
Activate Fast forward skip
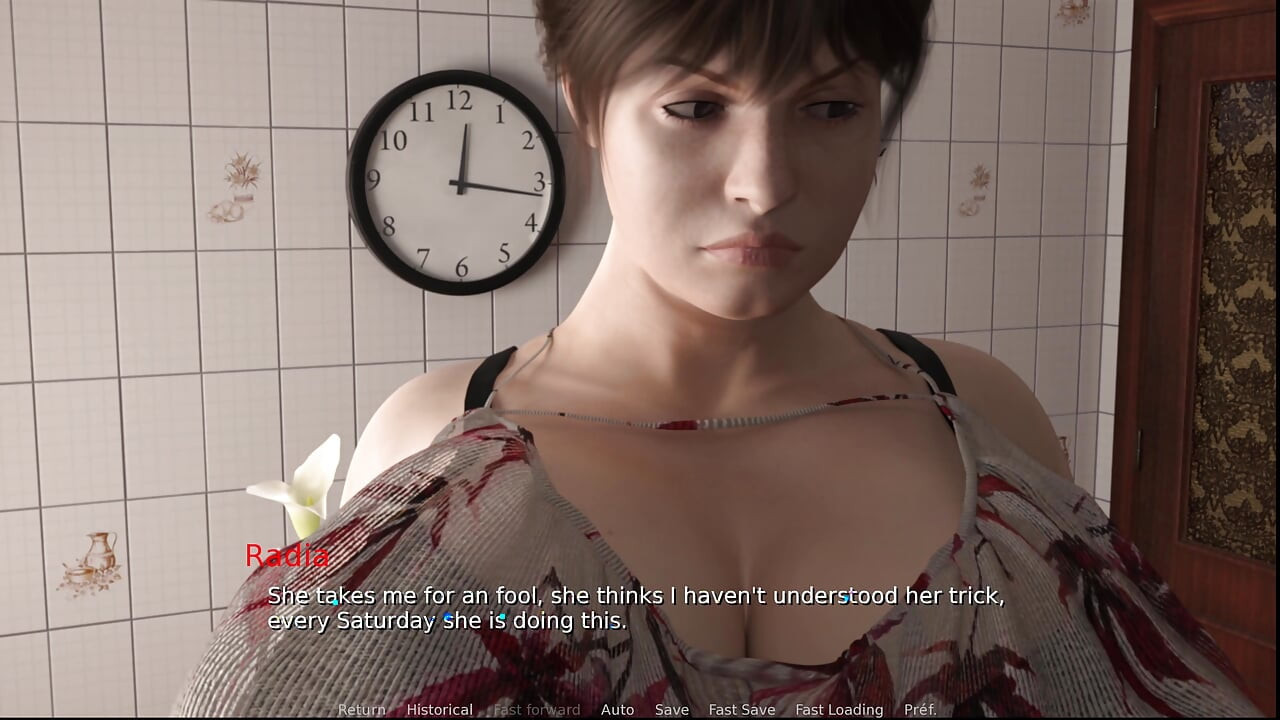pos(536,709)
